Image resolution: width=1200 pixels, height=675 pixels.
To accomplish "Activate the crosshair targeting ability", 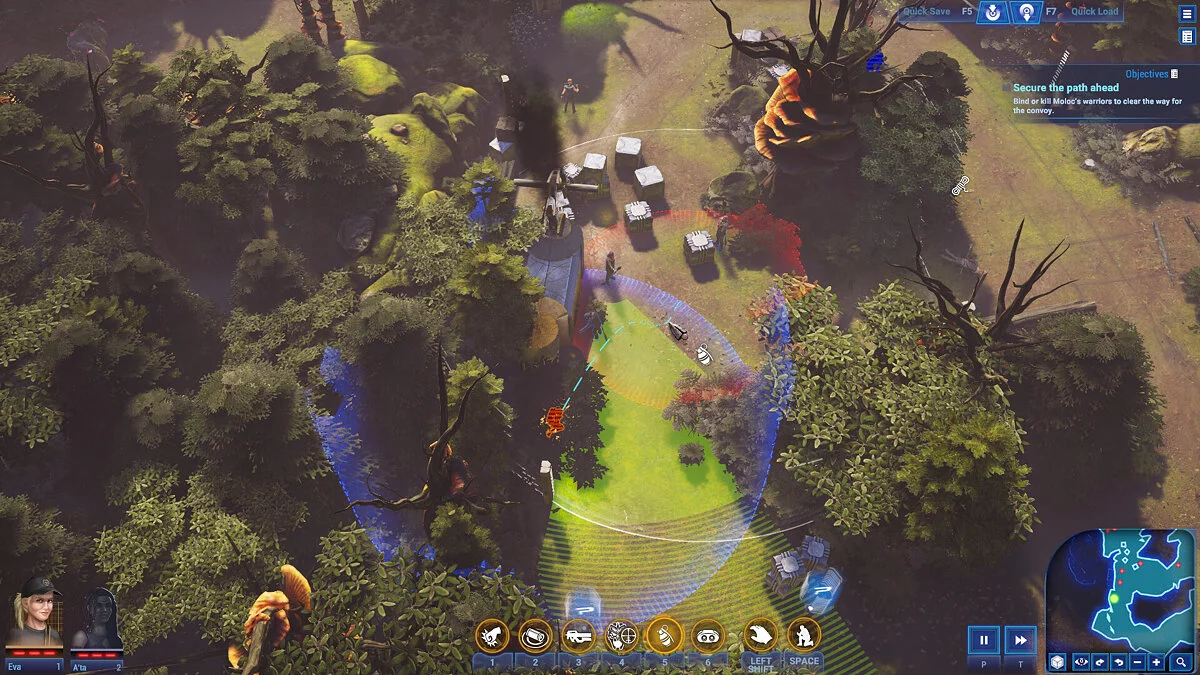I will click(x=621, y=634).
